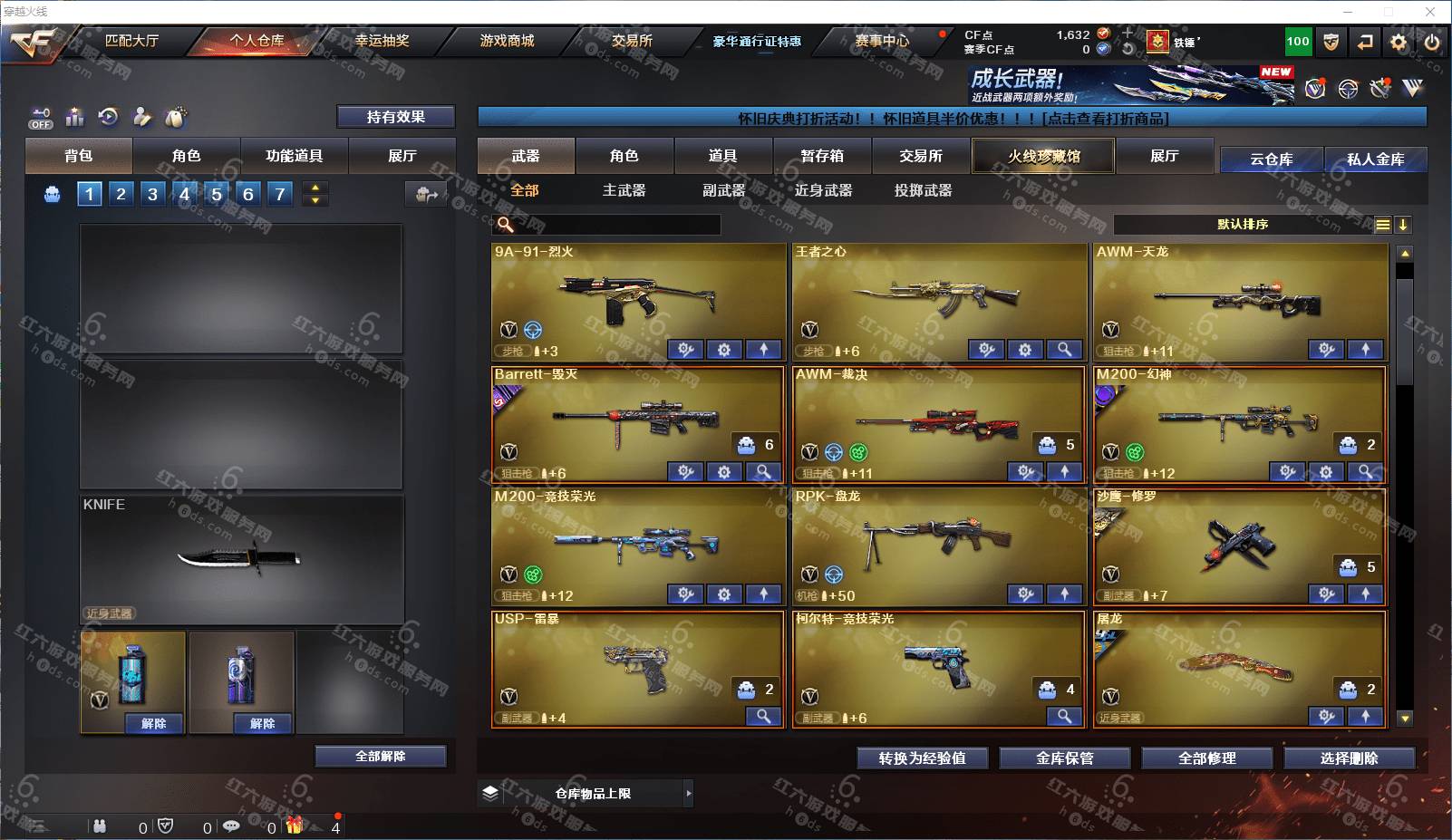Go to the 游戏商城 shop
The image size is (1452, 840).
507,41
